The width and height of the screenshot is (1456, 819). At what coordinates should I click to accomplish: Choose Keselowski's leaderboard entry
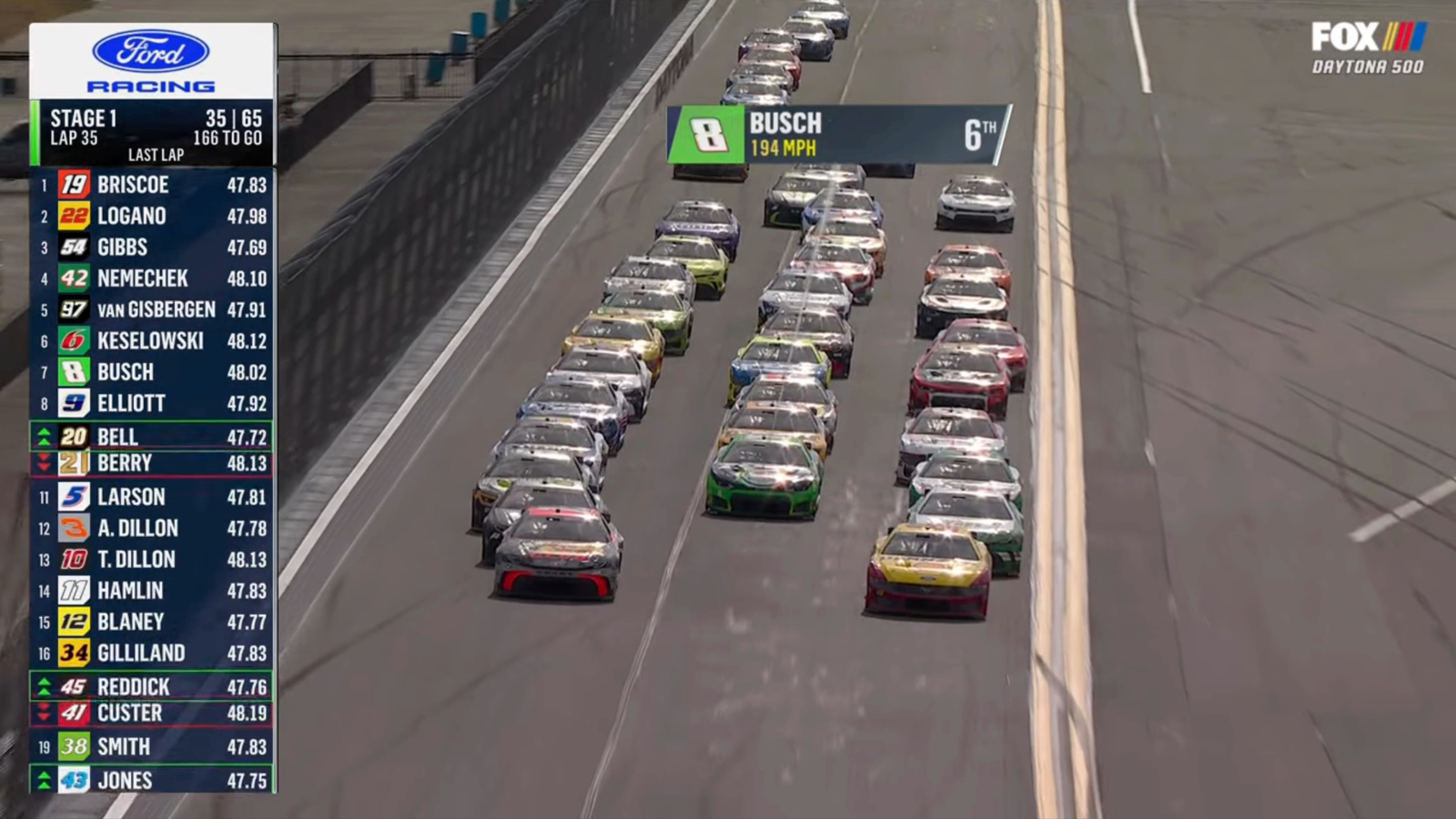[x=153, y=341]
